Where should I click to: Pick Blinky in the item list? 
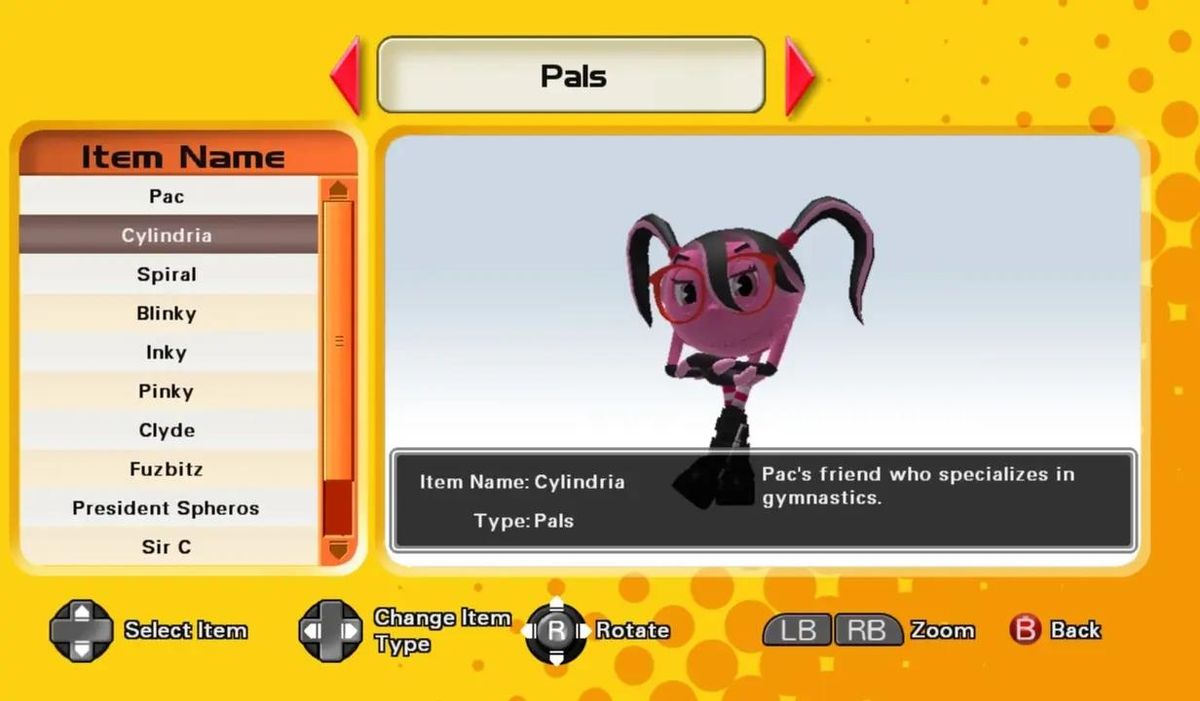167,313
